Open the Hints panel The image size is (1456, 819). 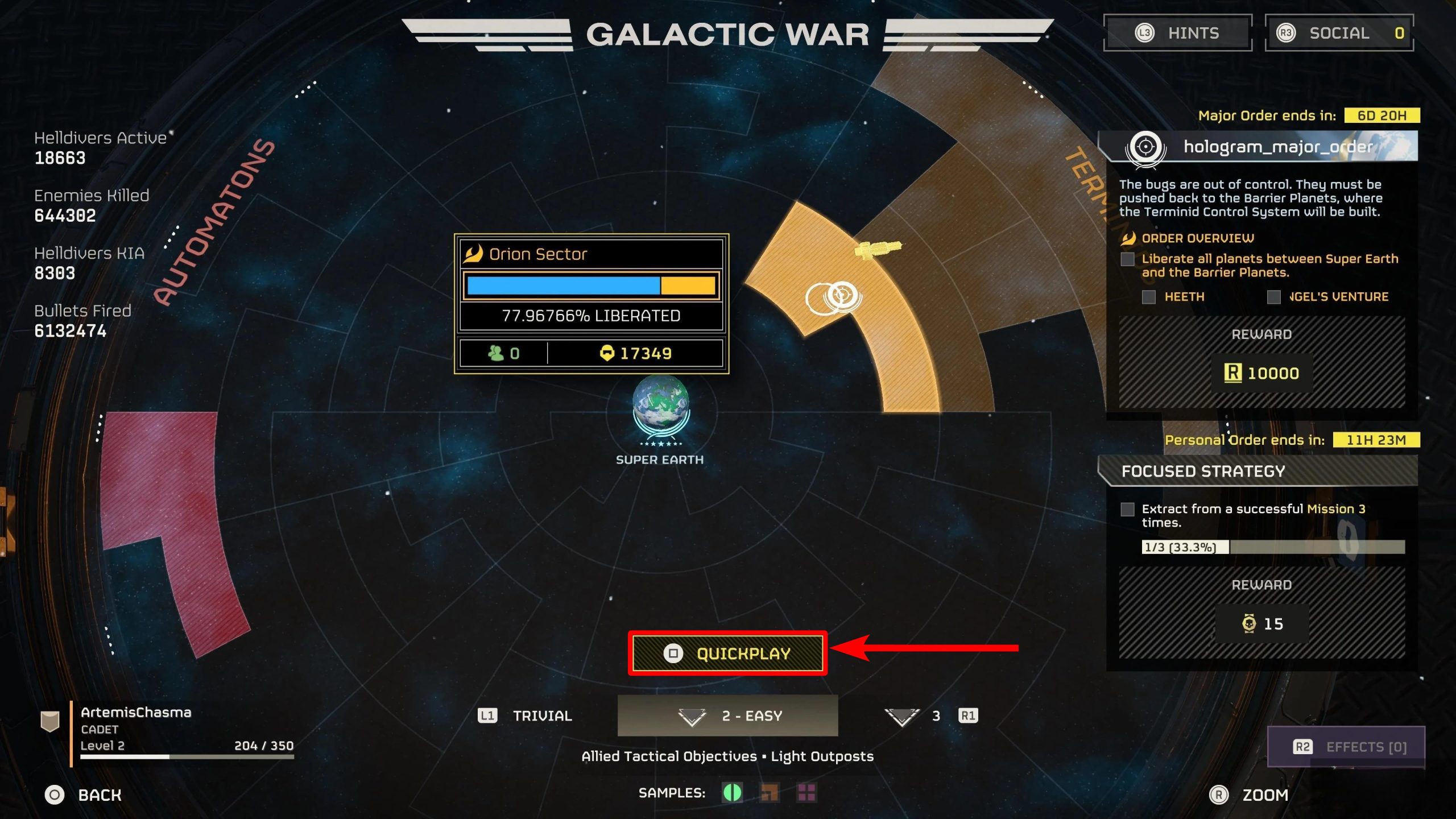[x=1177, y=33]
